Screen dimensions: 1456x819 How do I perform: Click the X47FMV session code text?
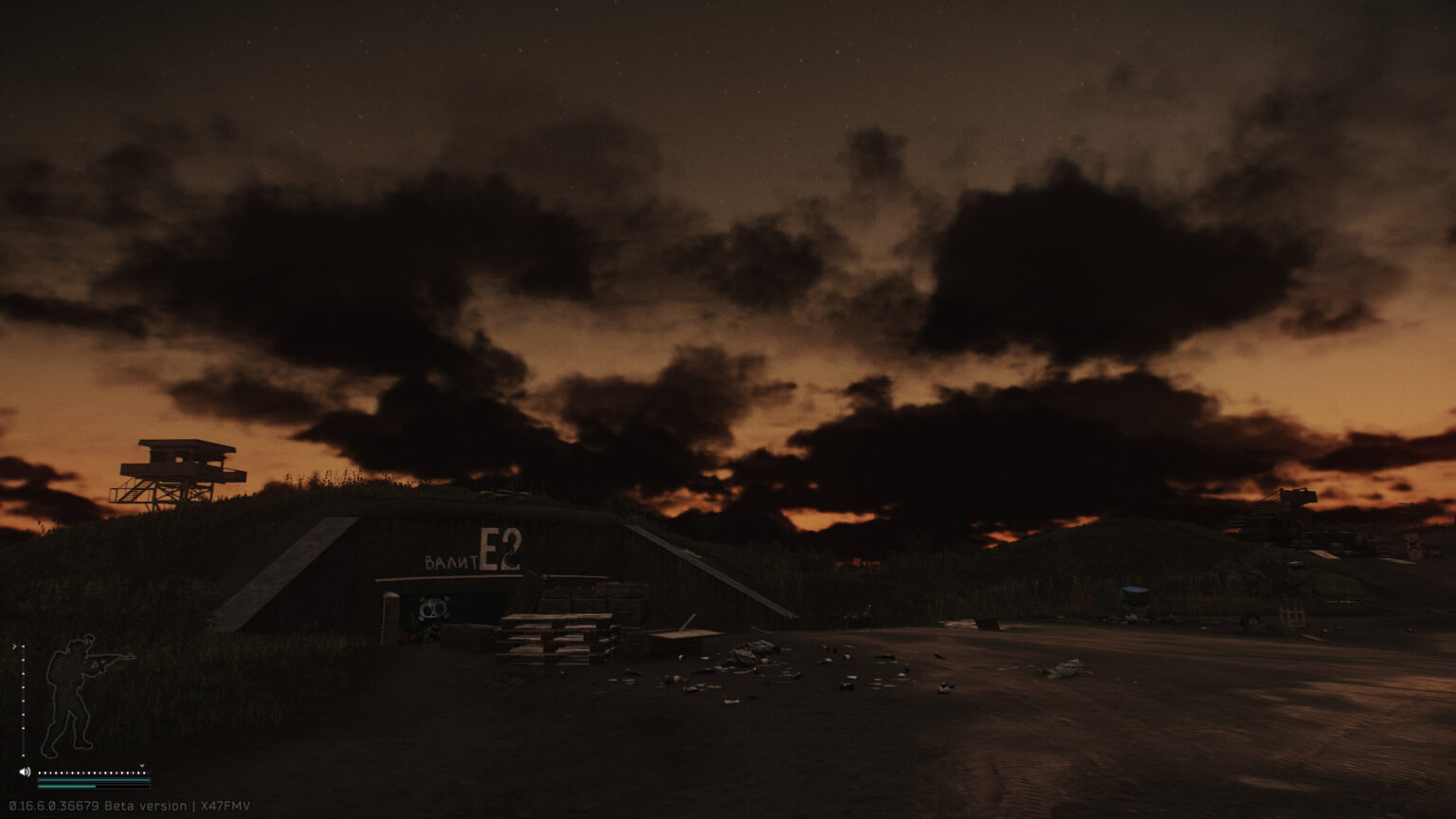pyautogui.click(x=223, y=805)
